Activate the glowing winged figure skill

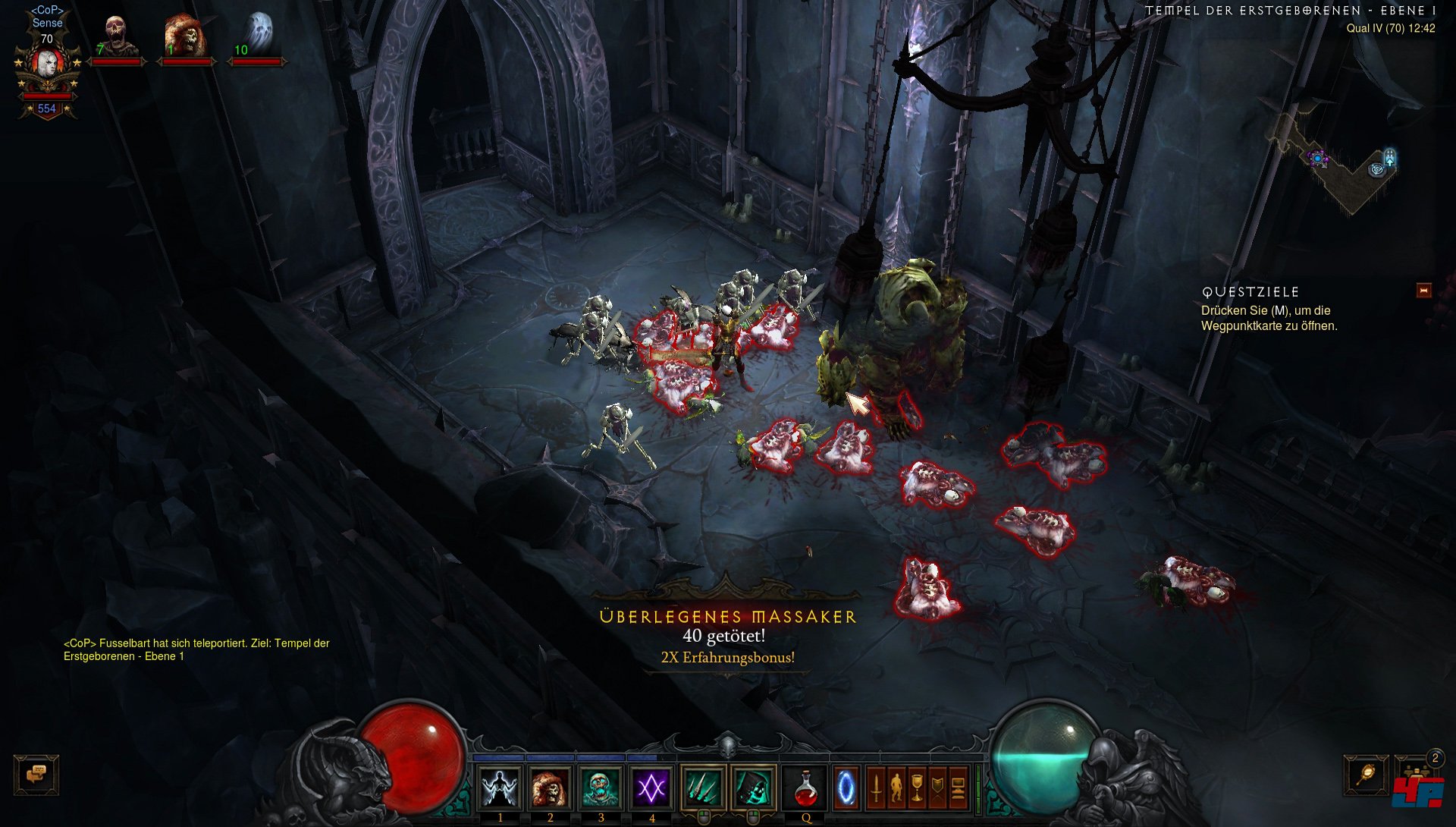500,788
